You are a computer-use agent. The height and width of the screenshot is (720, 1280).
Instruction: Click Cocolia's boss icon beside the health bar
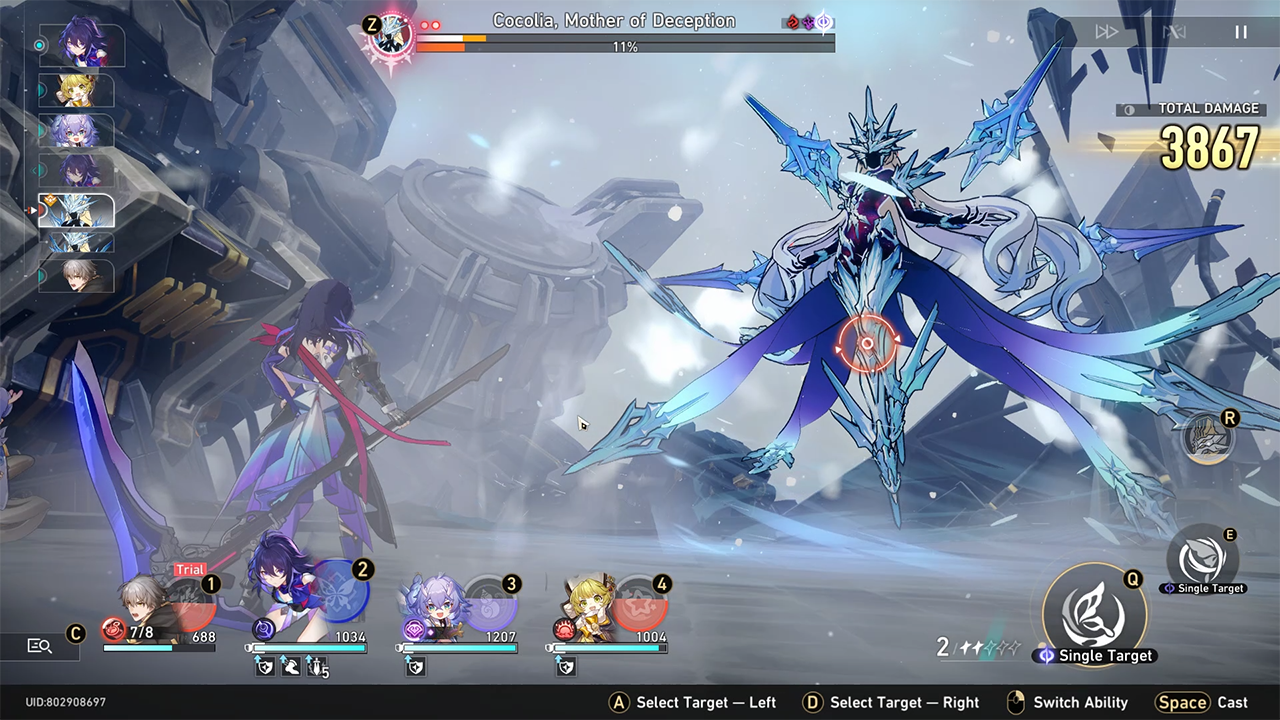(390, 36)
